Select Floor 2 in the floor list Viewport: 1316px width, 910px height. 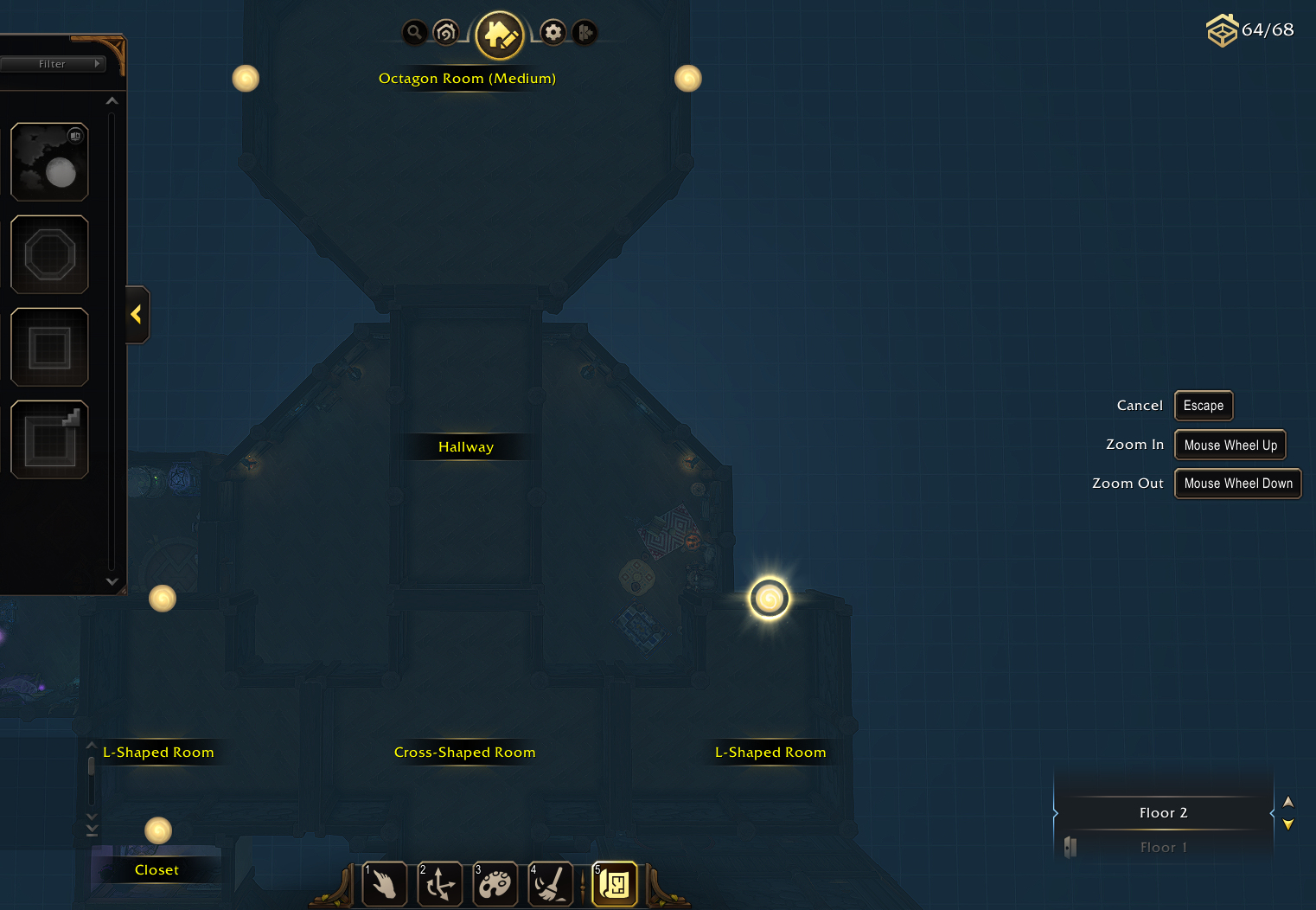click(x=1163, y=813)
